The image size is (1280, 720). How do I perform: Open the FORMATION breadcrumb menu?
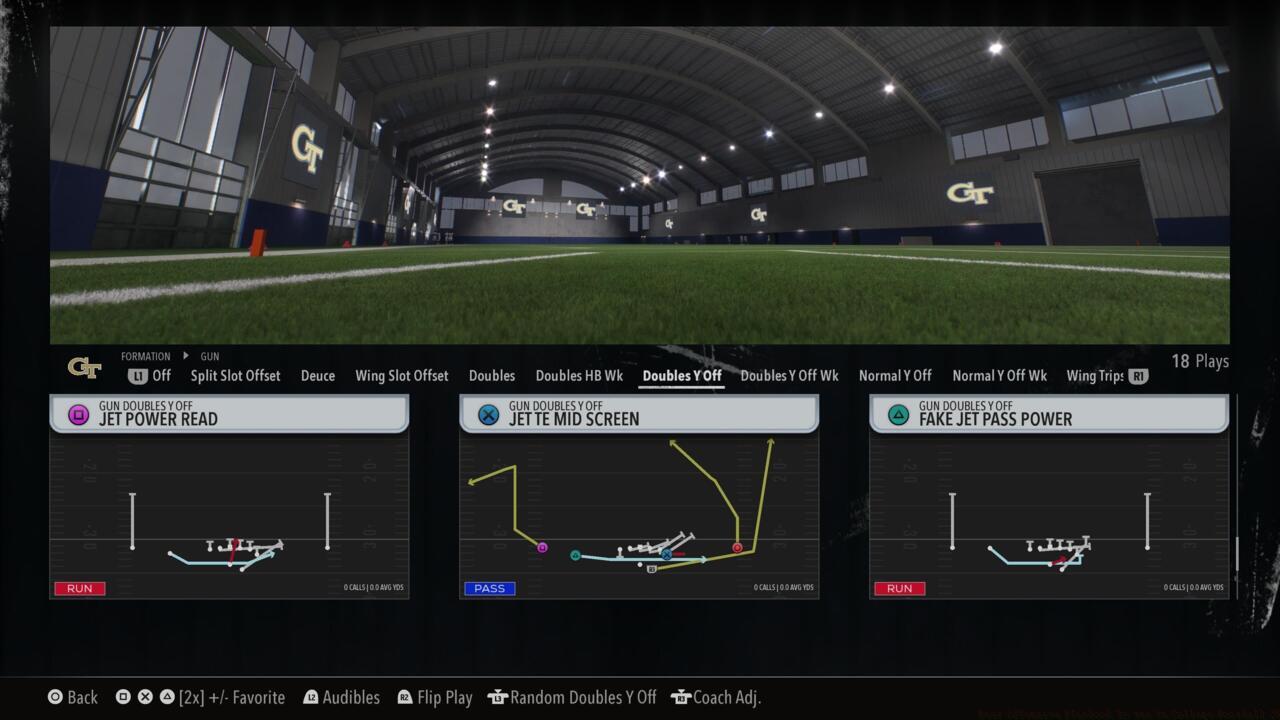tap(146, 356)
